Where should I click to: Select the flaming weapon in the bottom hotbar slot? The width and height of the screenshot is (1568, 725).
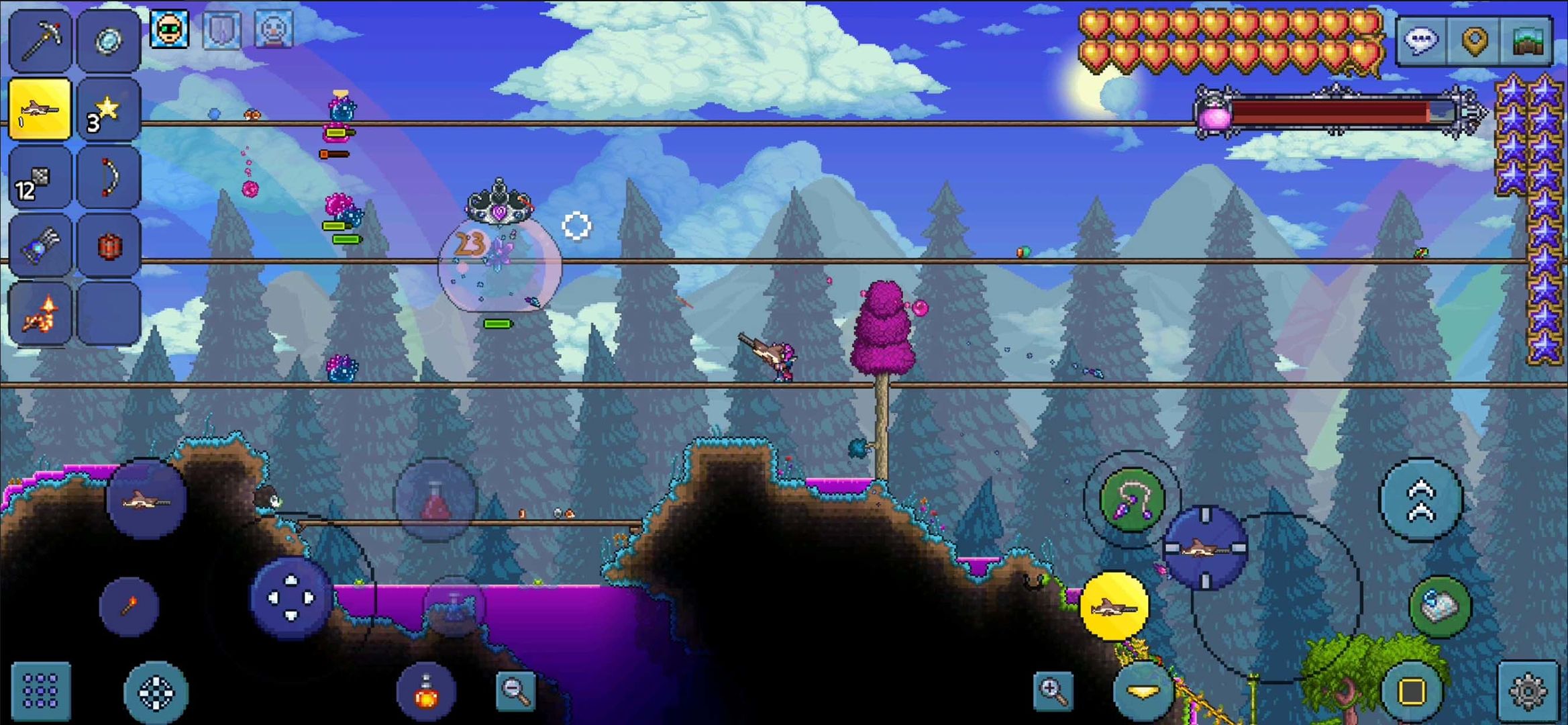[x=40, y=312]
